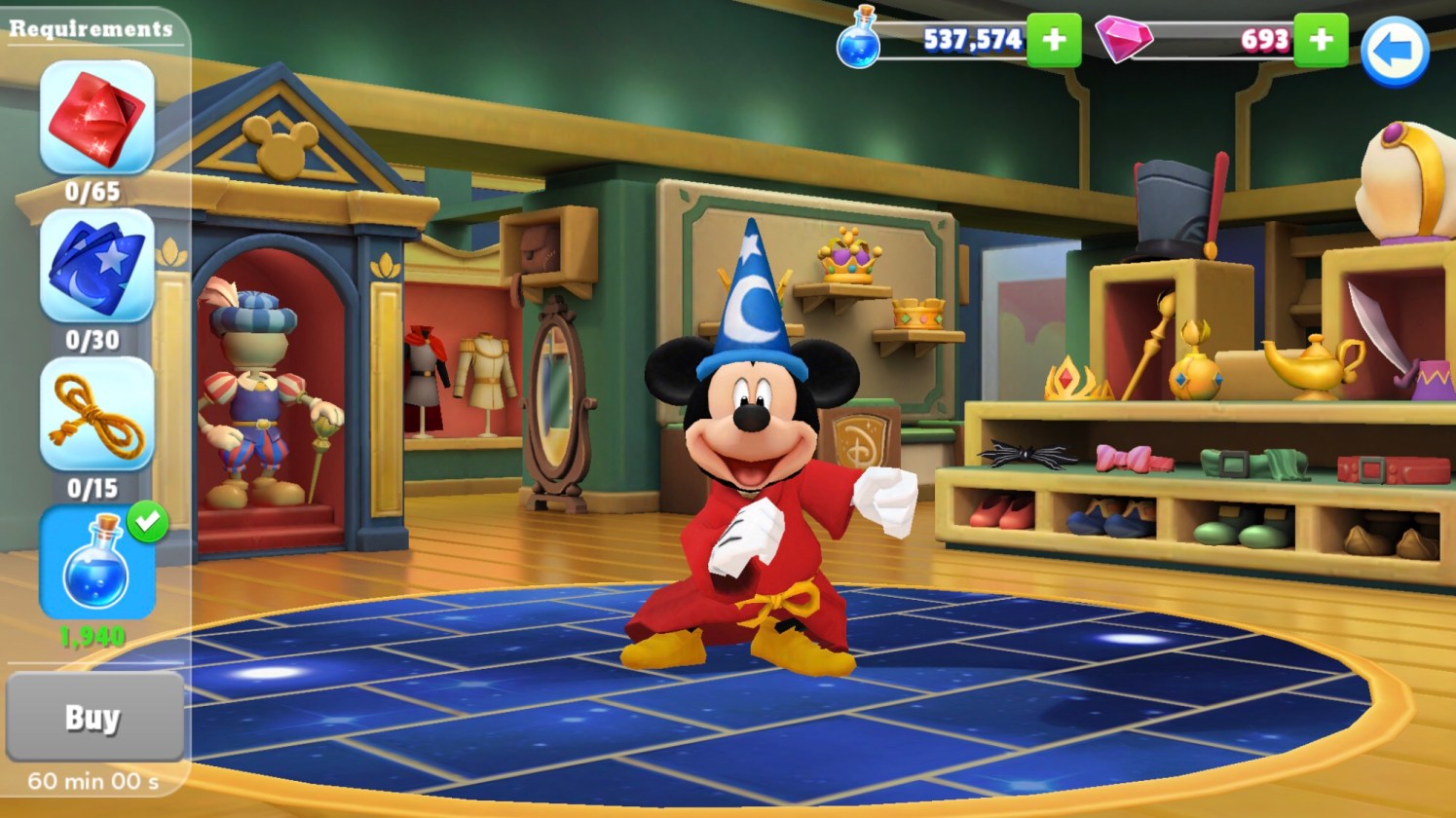Select the blue potion cost requirement
This screenshot has height=818, width=1456.
coord(96,563)
